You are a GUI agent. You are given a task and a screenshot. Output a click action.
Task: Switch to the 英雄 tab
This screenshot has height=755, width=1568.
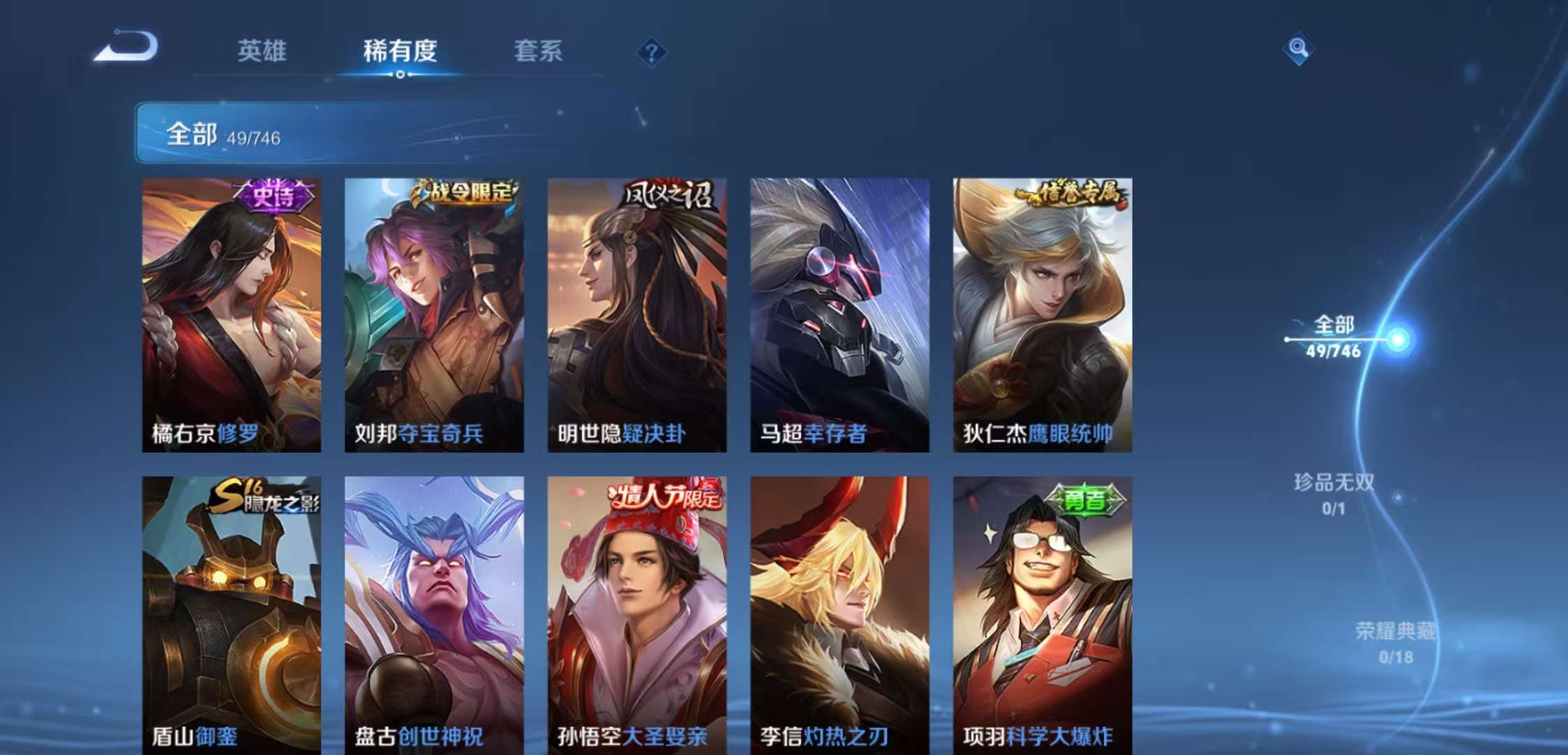261,50
